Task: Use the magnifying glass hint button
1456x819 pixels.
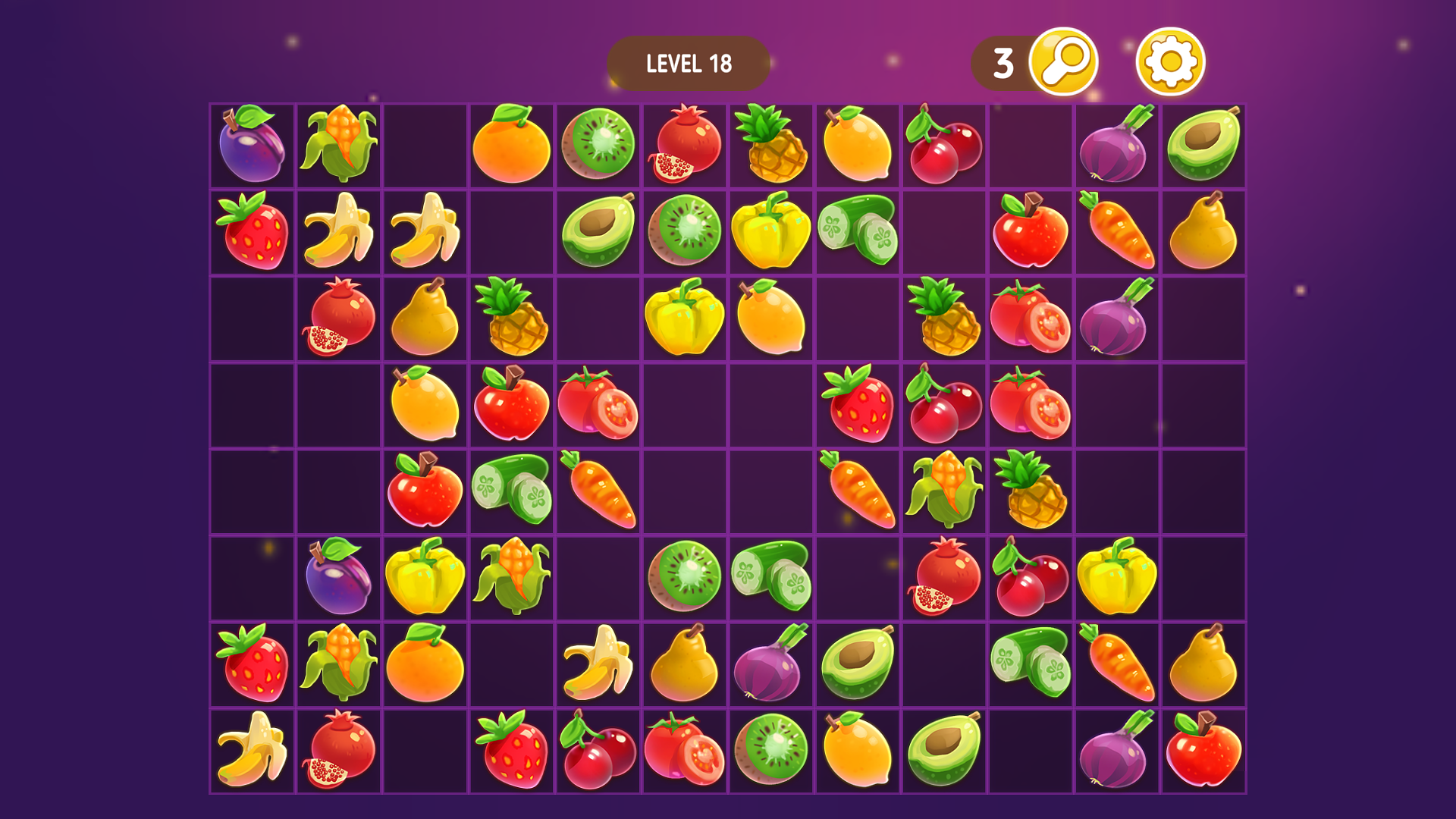Action: (x=1063, y=61)
